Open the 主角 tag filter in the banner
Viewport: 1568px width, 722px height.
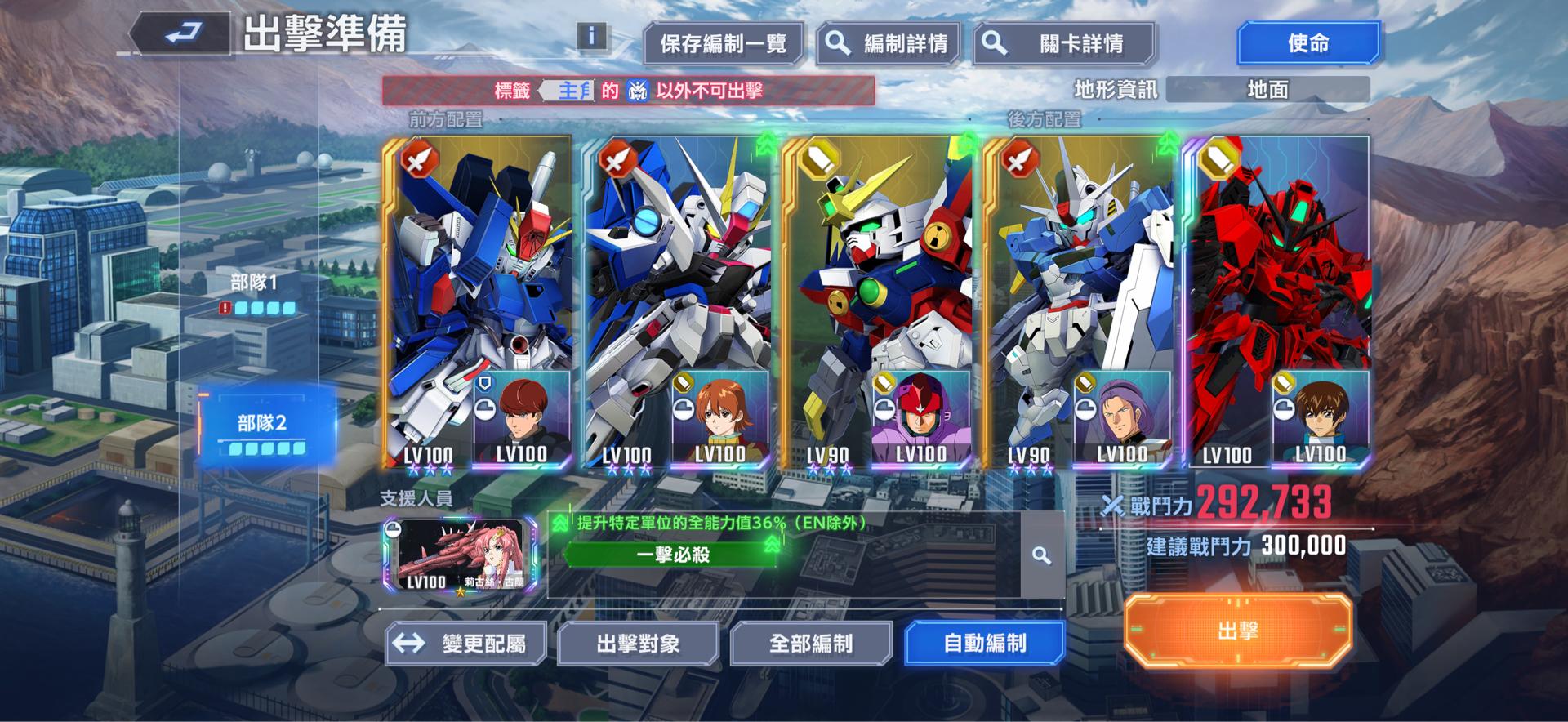pyautogui.click(x=568, y=90)
